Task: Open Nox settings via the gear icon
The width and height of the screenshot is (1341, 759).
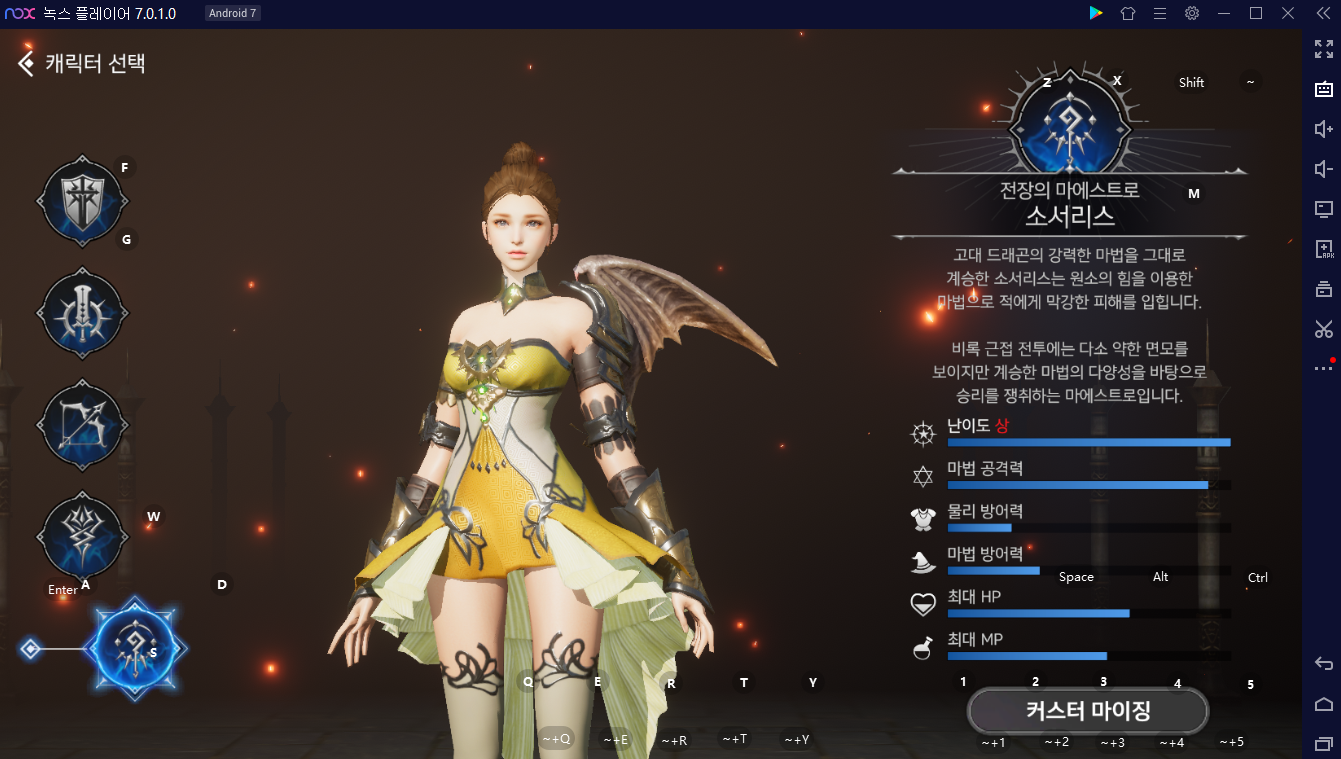Action: 1192,13
